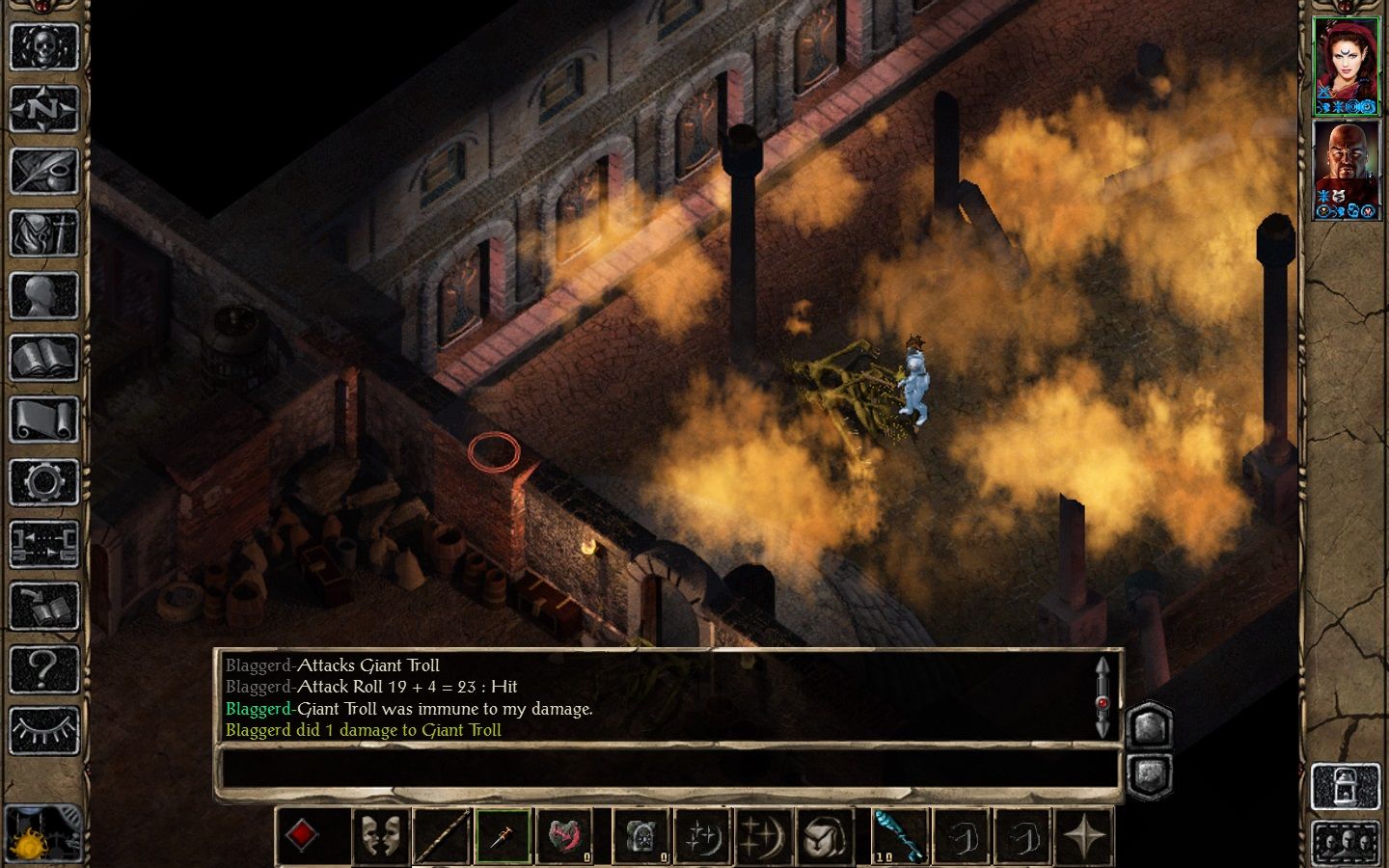Viewport: 1389px width, 868px height.
Task: Select the blue mace quick item slot
Action: 898,835
